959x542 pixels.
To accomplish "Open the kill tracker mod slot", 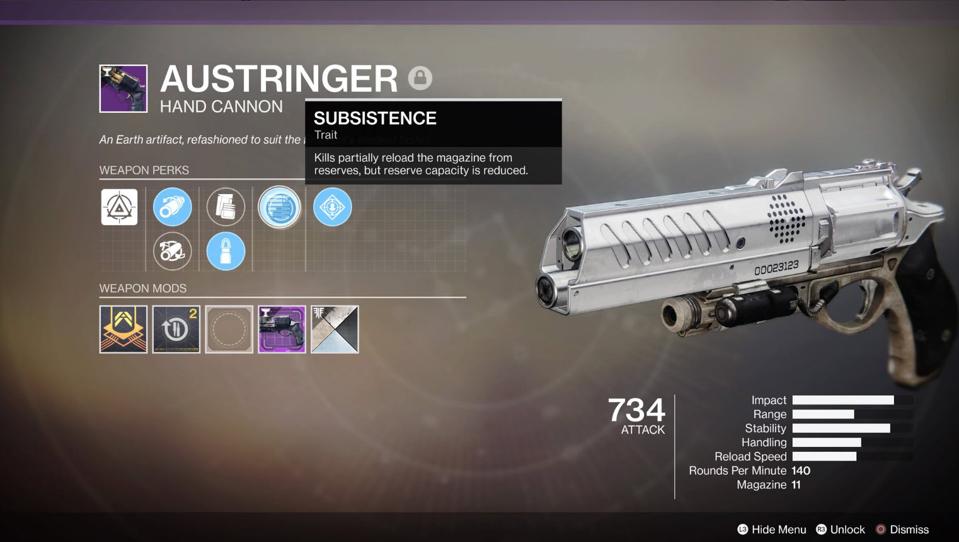I will coord(176,329).
